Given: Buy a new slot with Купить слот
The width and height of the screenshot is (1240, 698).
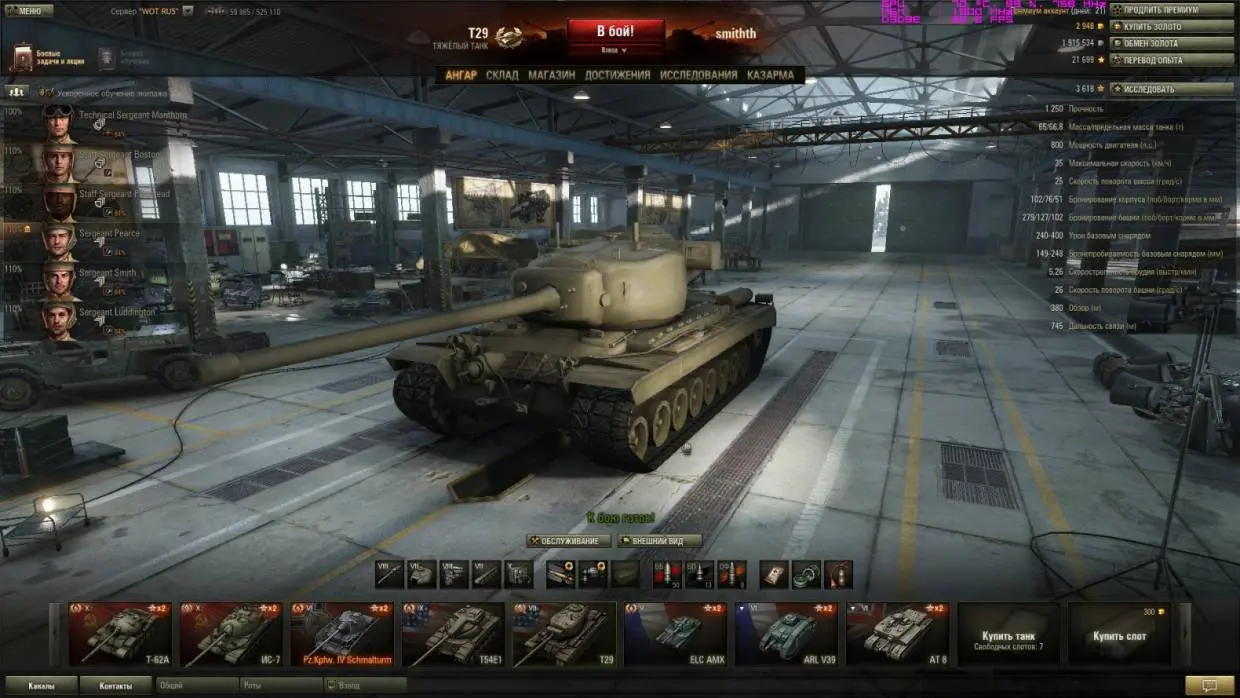Looking at the screenshot, I should (1119, 634).
